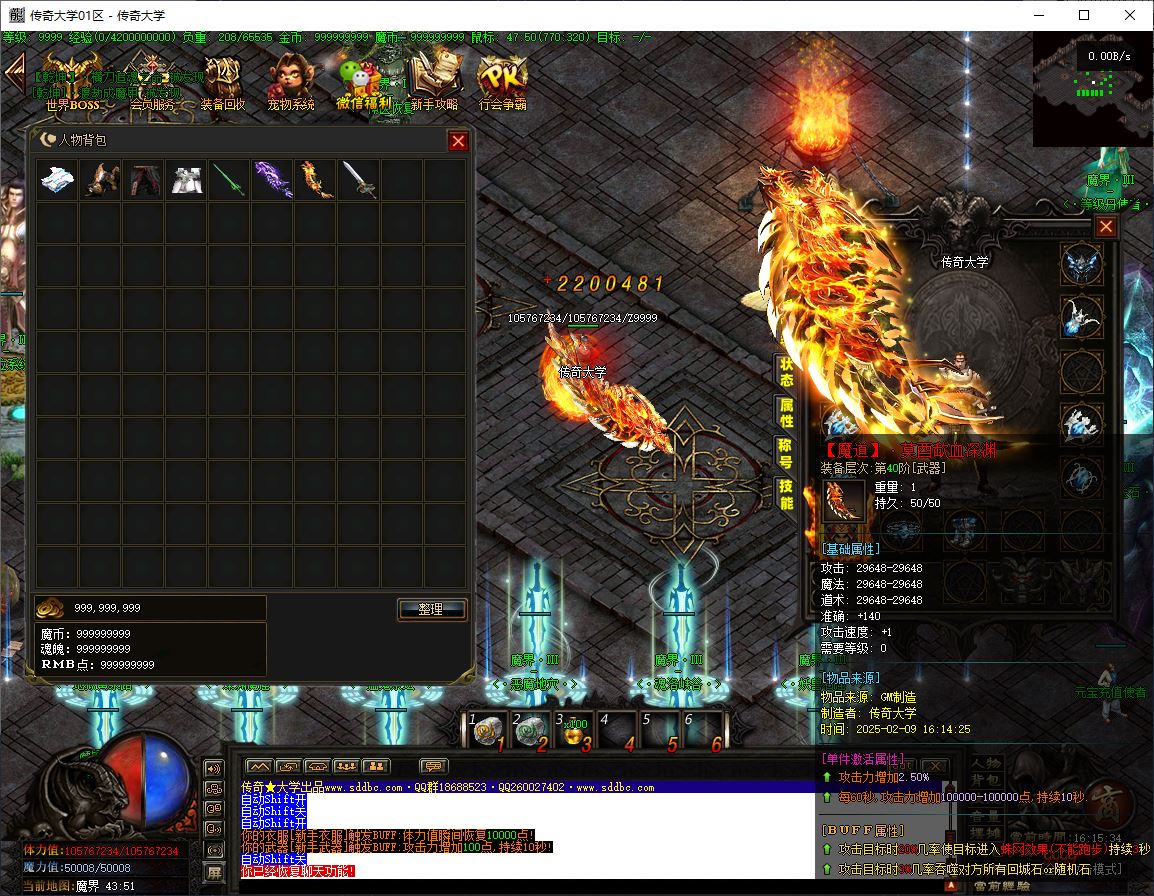Select the purple sword in the bag
The image size is (1154, 896).
(x=272, y=180)
